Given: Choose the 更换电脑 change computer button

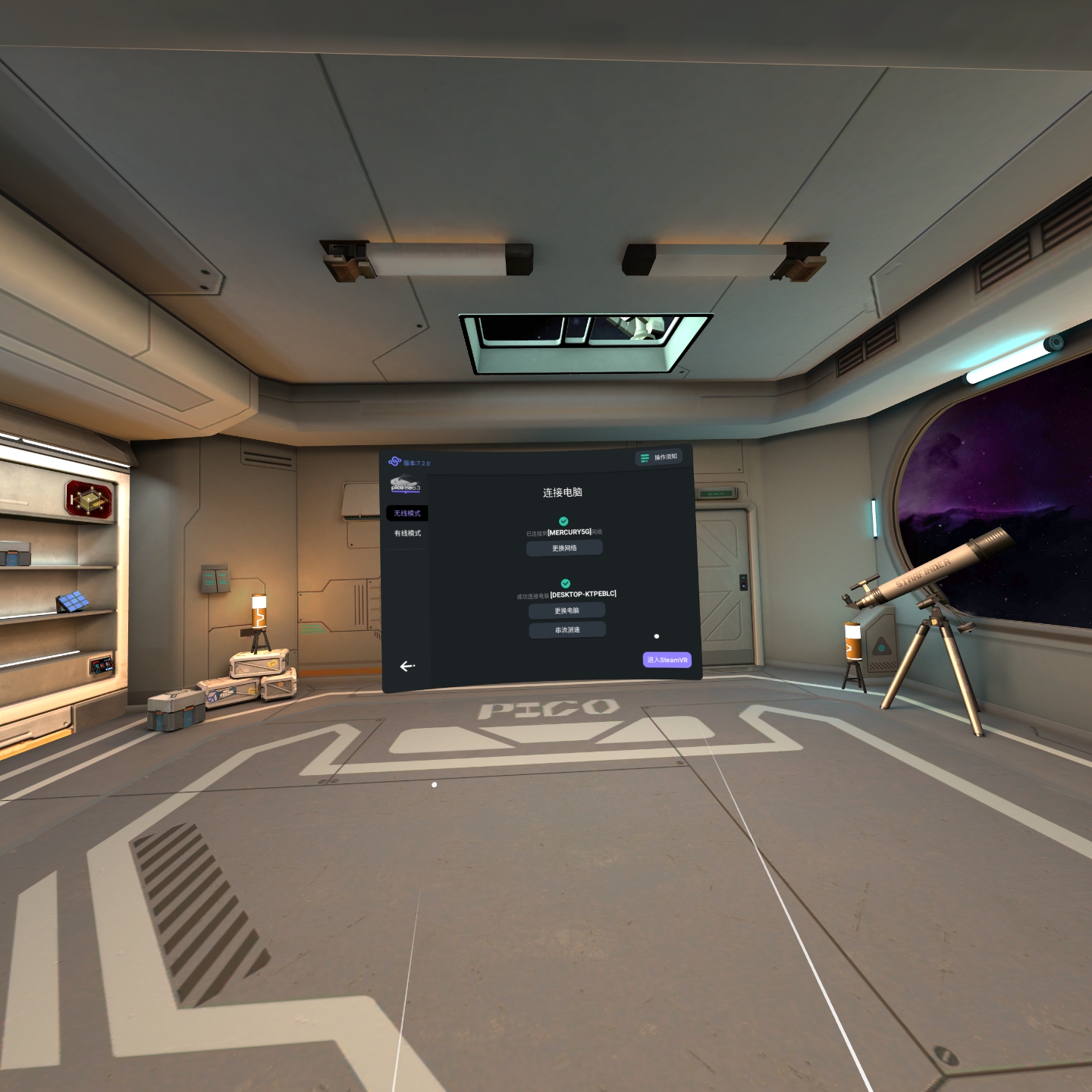Looking at the screenshot, I should coord(566,610).
